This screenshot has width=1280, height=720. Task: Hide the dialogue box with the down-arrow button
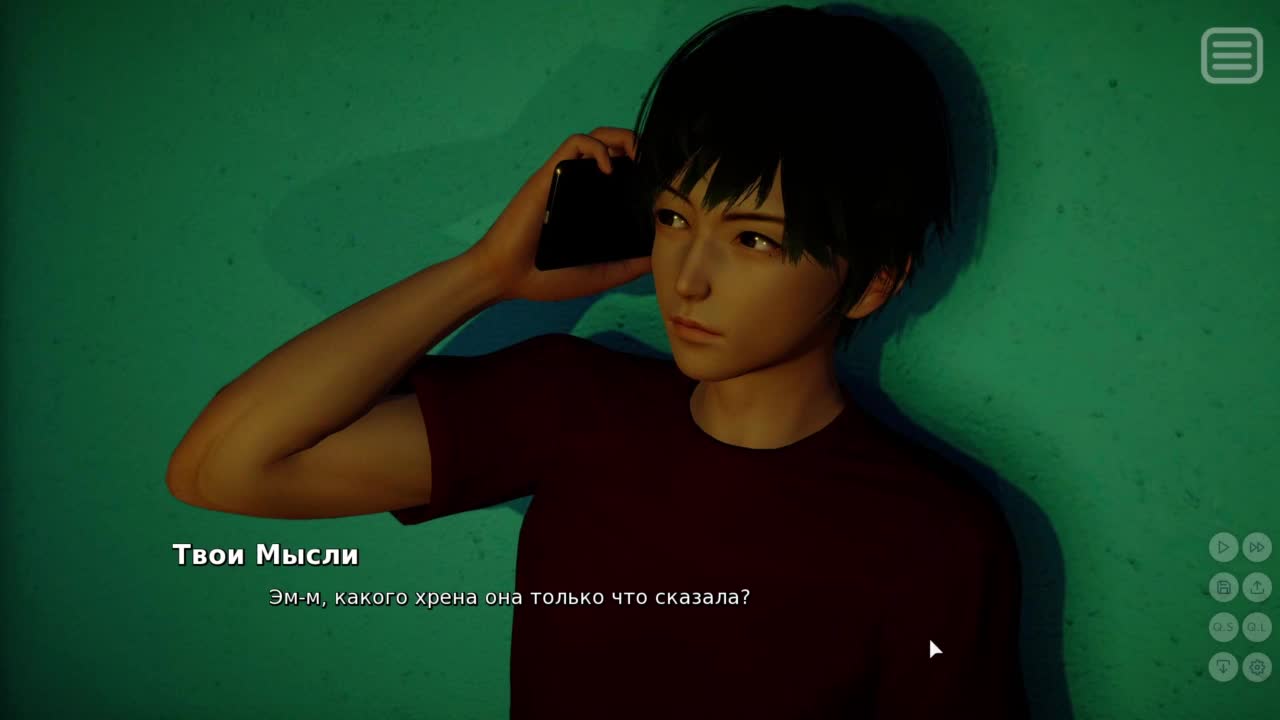tap(1223, 667)
